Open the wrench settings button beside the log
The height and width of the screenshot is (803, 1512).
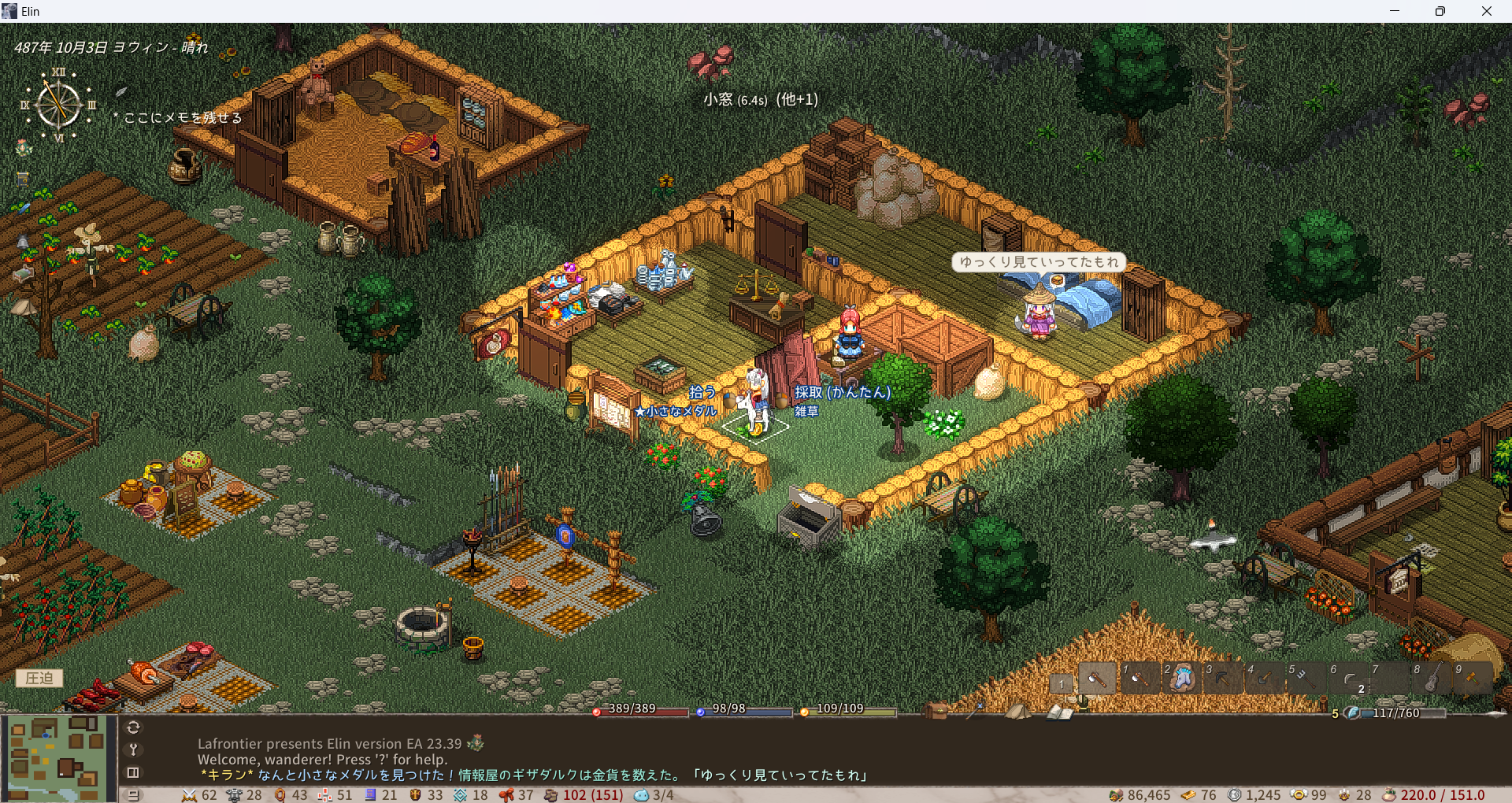pos(133,749)
